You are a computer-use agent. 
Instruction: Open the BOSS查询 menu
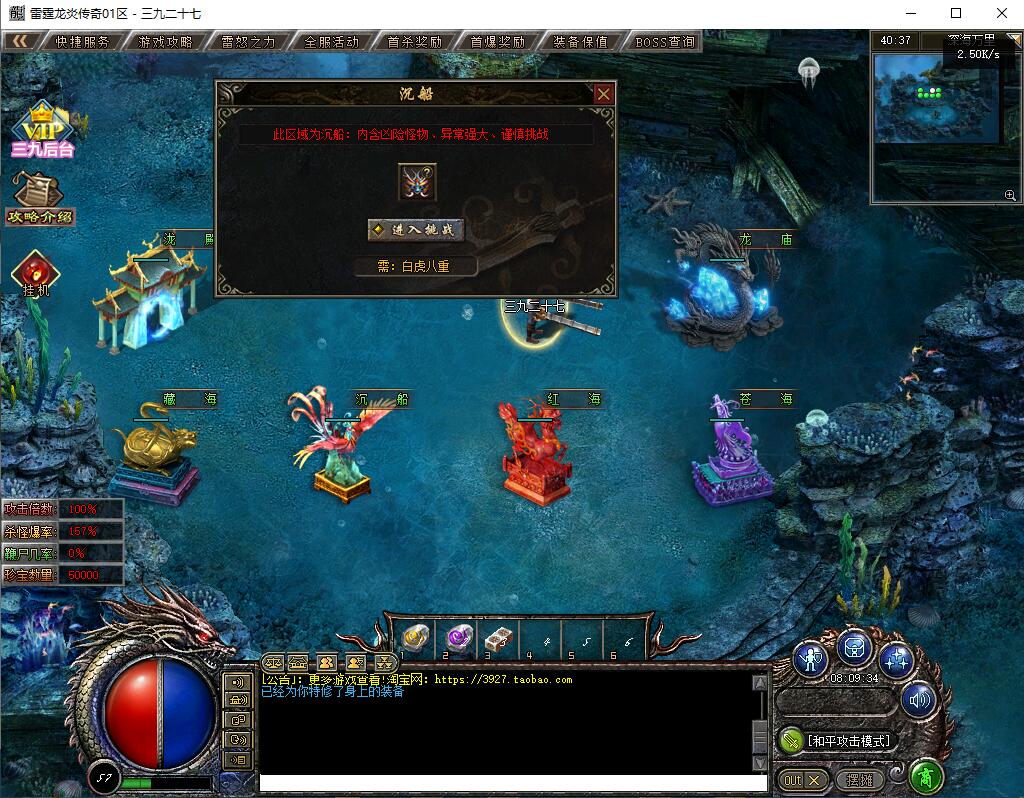click(x=664, y=42)
